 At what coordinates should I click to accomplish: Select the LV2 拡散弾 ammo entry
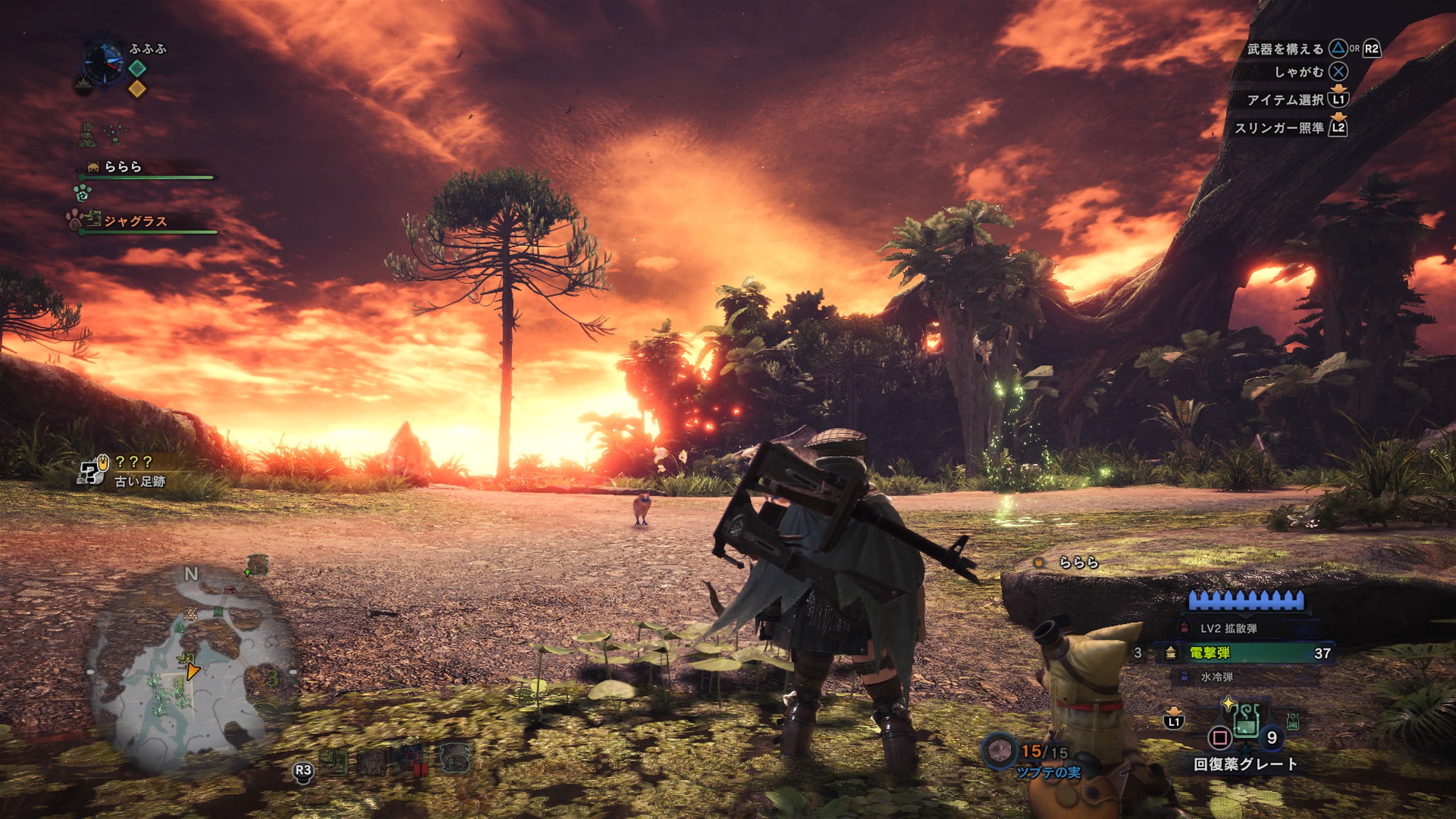[x=1228, y=628]
